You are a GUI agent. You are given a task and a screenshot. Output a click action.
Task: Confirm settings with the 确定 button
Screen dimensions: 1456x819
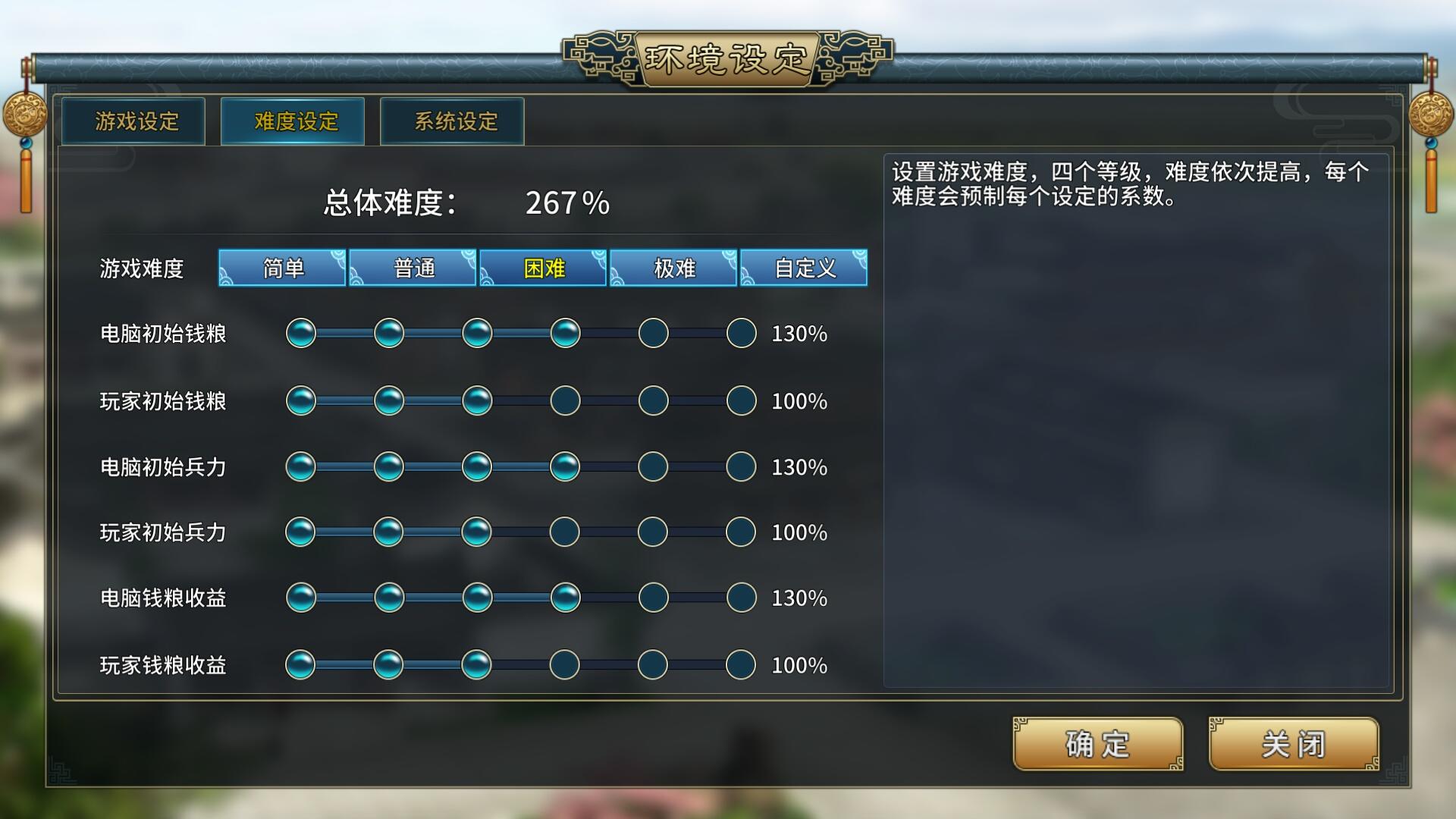(1097, 745)
